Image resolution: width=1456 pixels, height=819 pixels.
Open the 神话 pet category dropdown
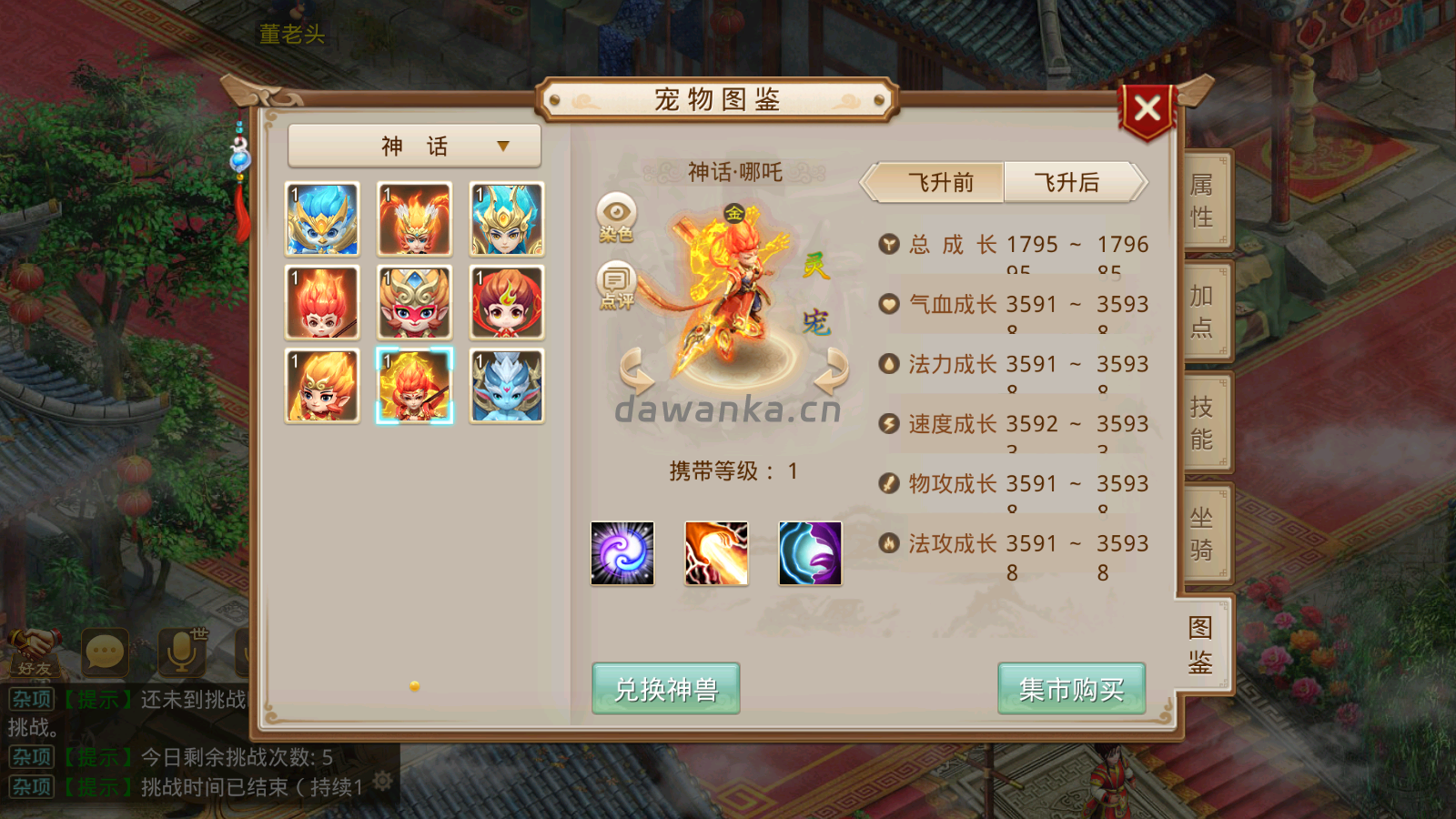414,145
